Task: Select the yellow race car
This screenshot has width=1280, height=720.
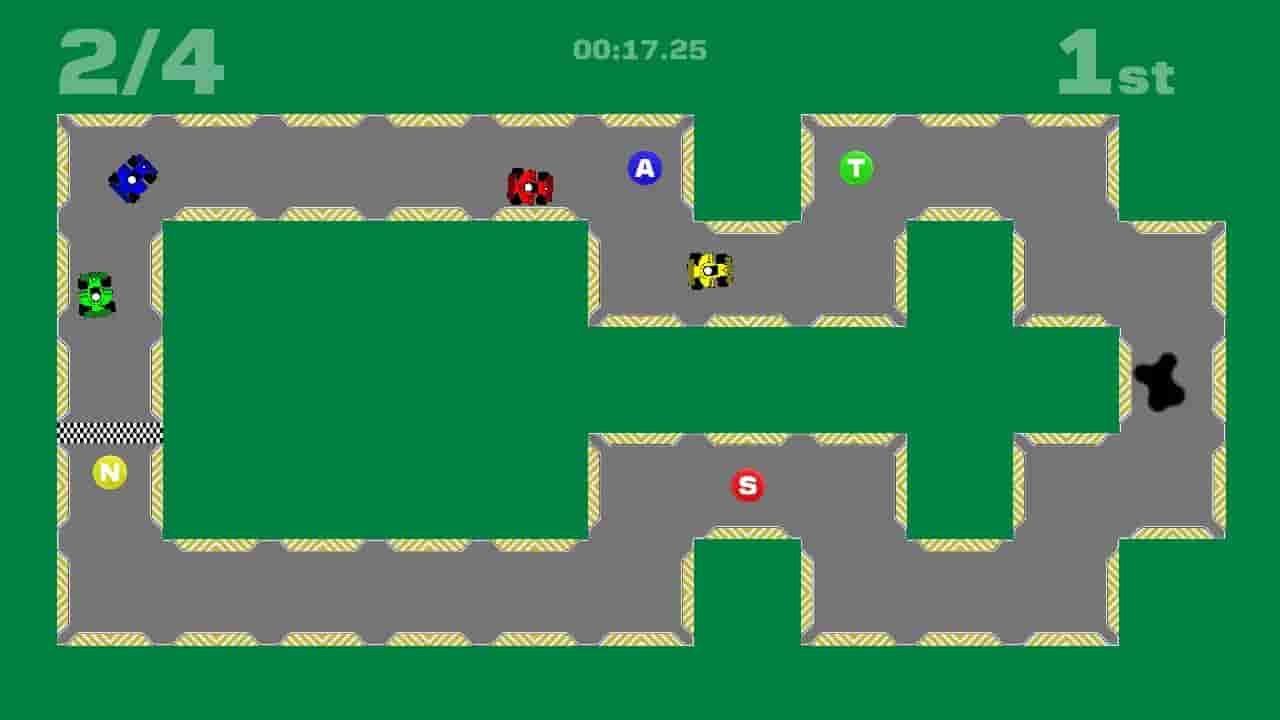Action: click(x=707, y=272)
